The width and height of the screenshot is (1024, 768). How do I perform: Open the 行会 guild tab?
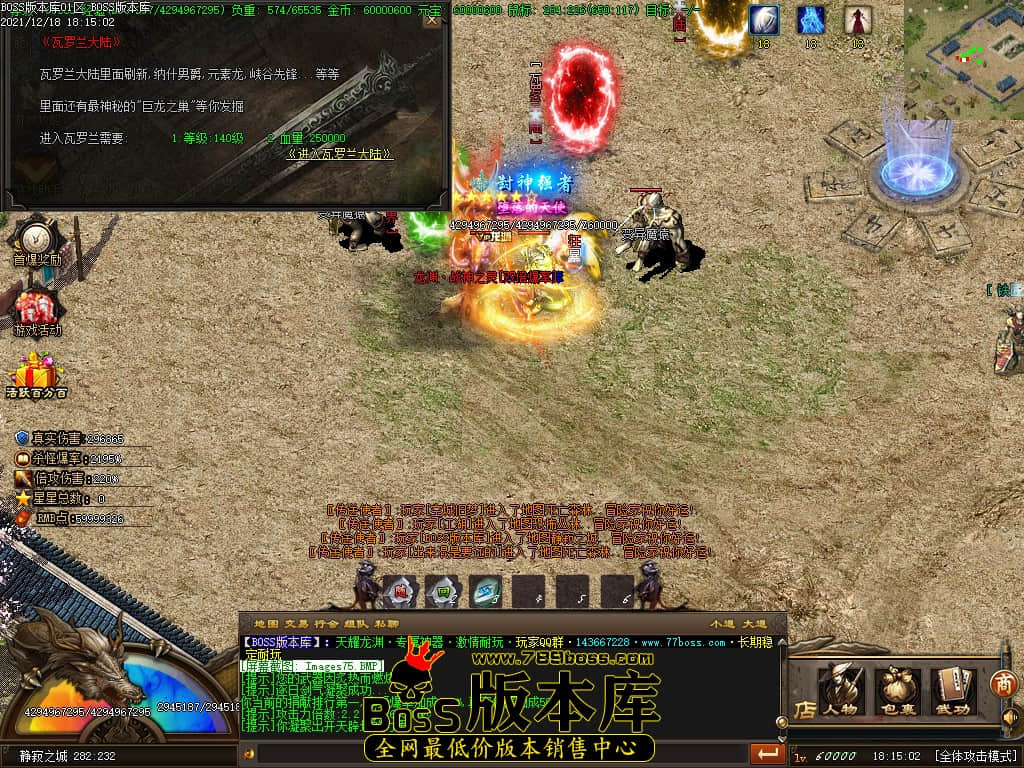tap(326, 624)
